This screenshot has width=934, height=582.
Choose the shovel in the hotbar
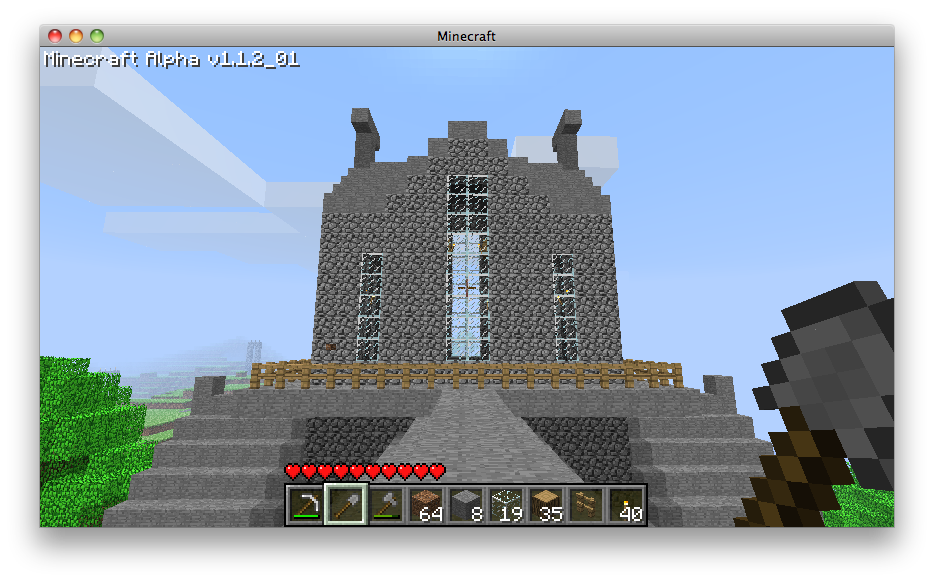[x=346, y=505]
